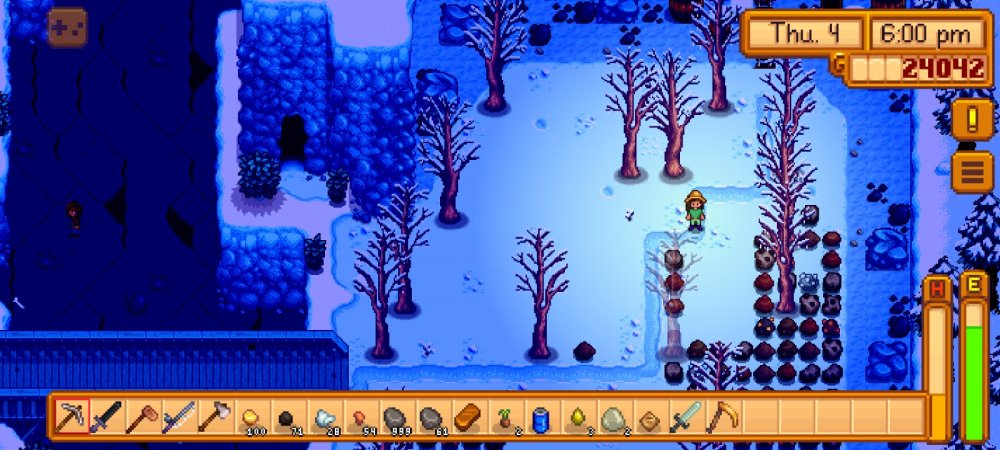The image size is (1000, 450).
Task: Select the yellow droplet item stack
Action: [x=575, y=416]
